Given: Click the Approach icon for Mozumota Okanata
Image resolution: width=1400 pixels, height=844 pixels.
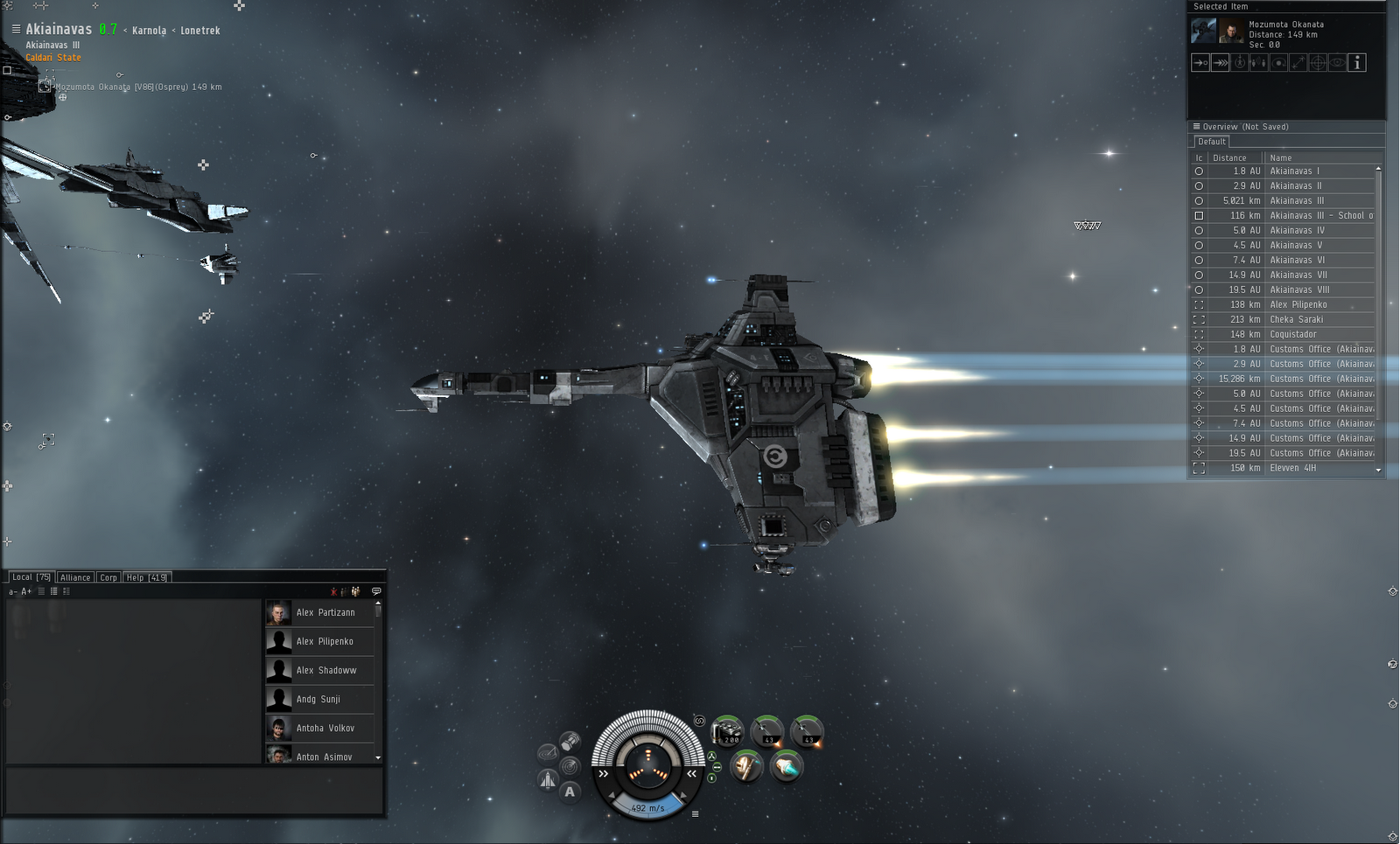Looking at the screenshot, I should [x=1200, y=62].
